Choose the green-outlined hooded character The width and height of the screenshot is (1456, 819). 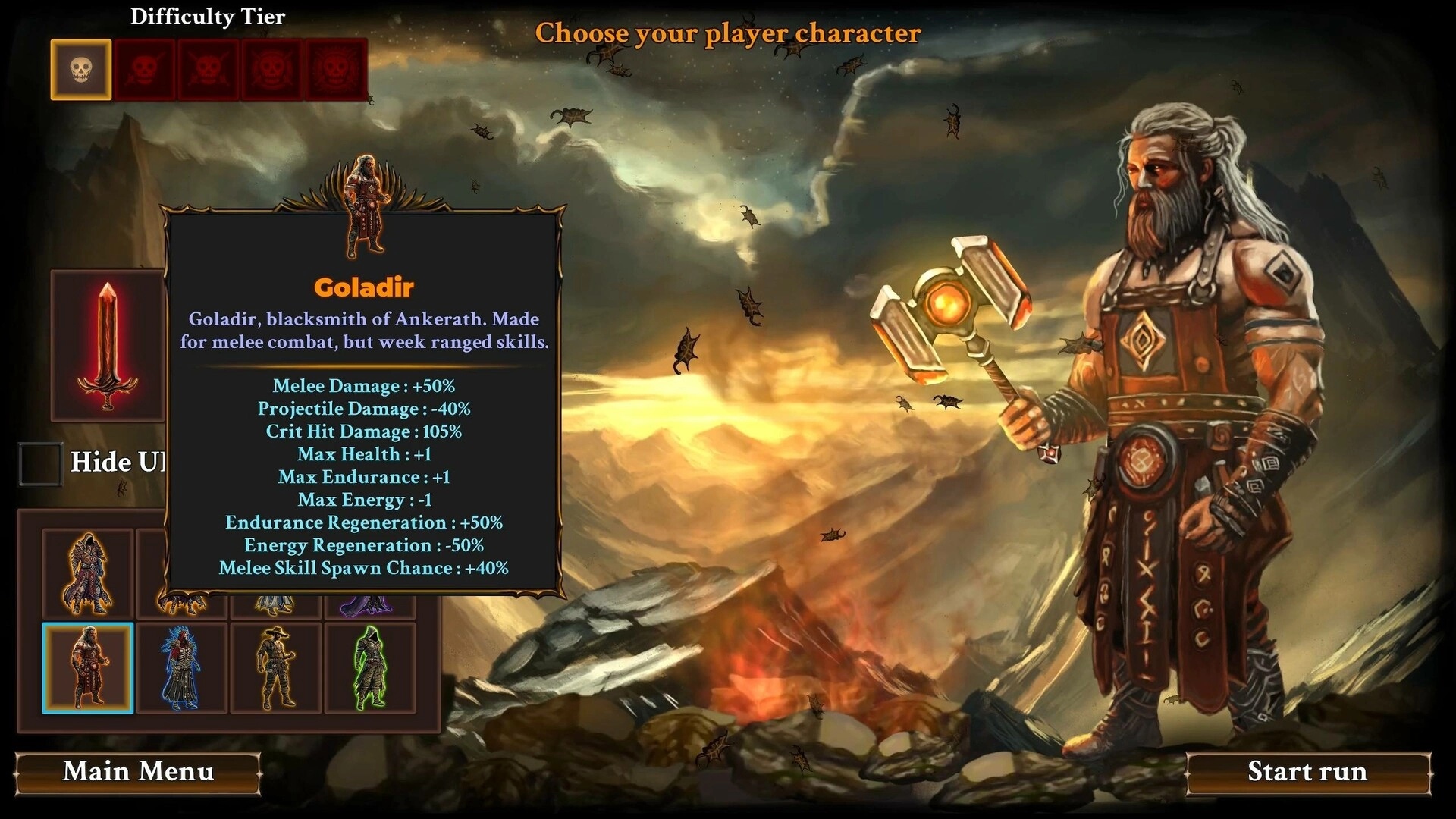point(370,668)
